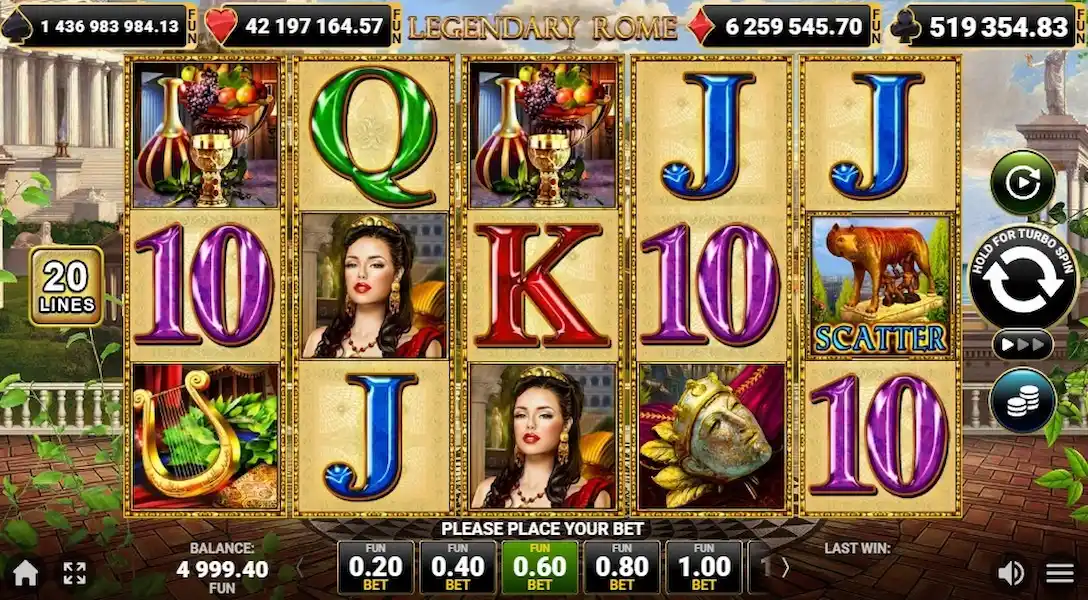The image size is (1088, 600).
Task: View the club jackpot amount
Action: pyautogui.click(x=985, y=26)
